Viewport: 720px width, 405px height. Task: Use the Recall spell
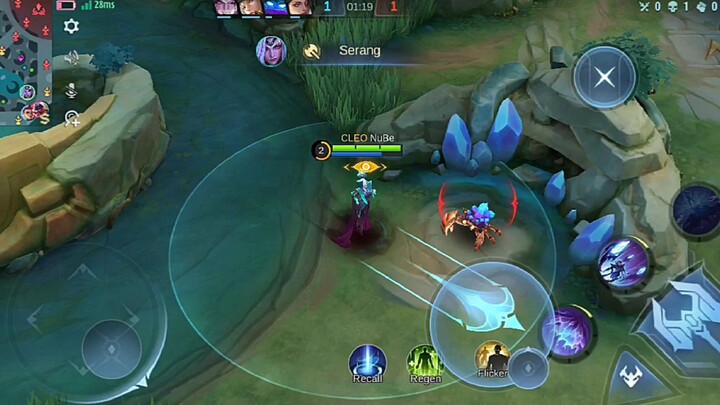[368, 363]
